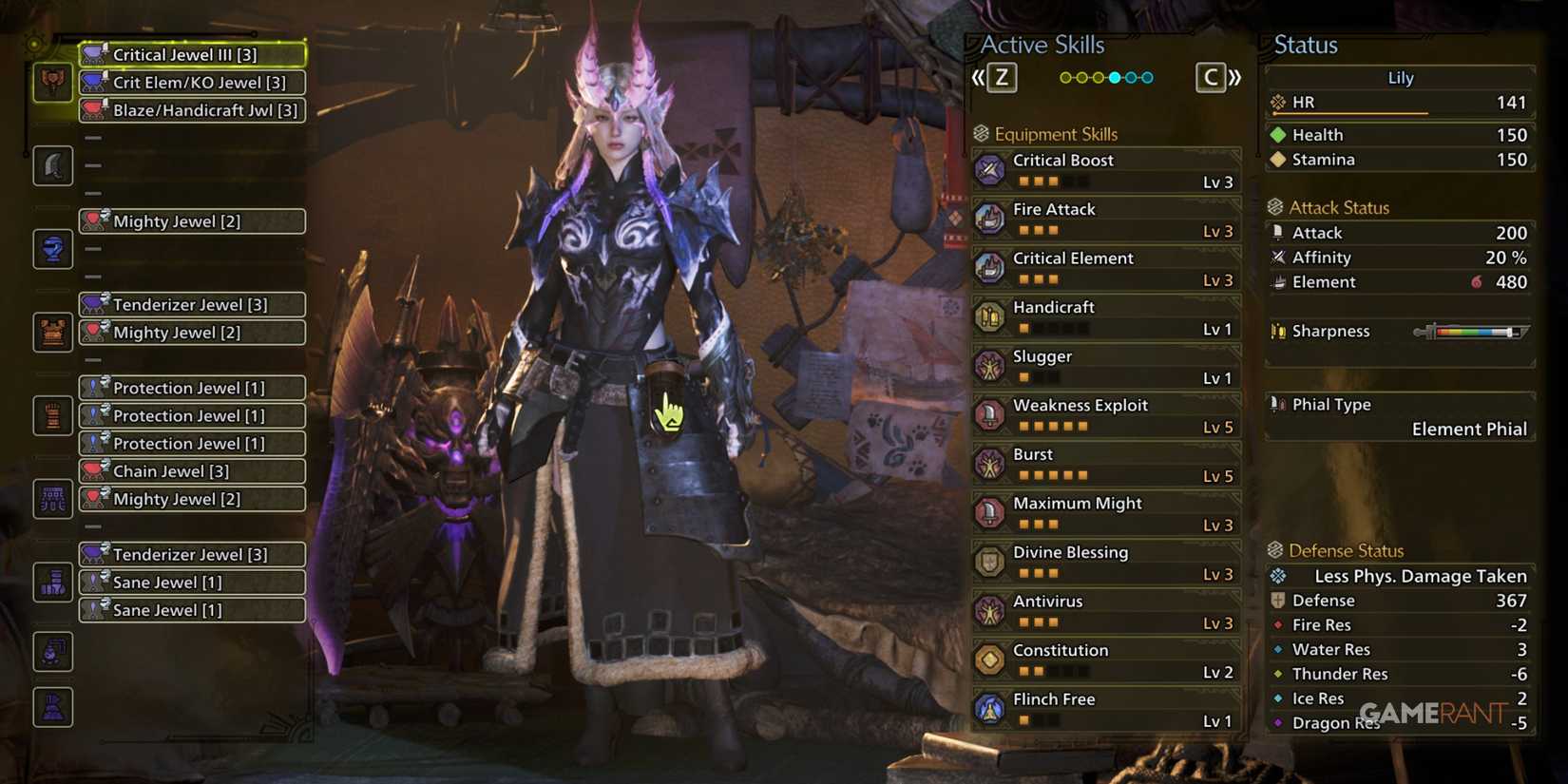Click the arms armor slot icon
Image resolution: width=1568 pixels, height=784 pixels.
52,331
